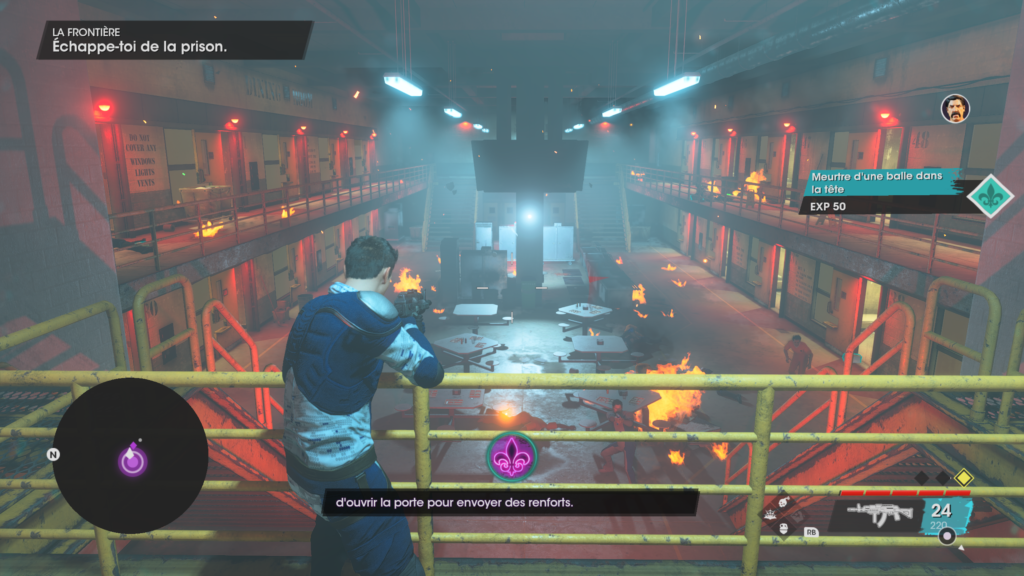Open the "Meurtre d'une balle dans la tête" notification

(879, 190)
